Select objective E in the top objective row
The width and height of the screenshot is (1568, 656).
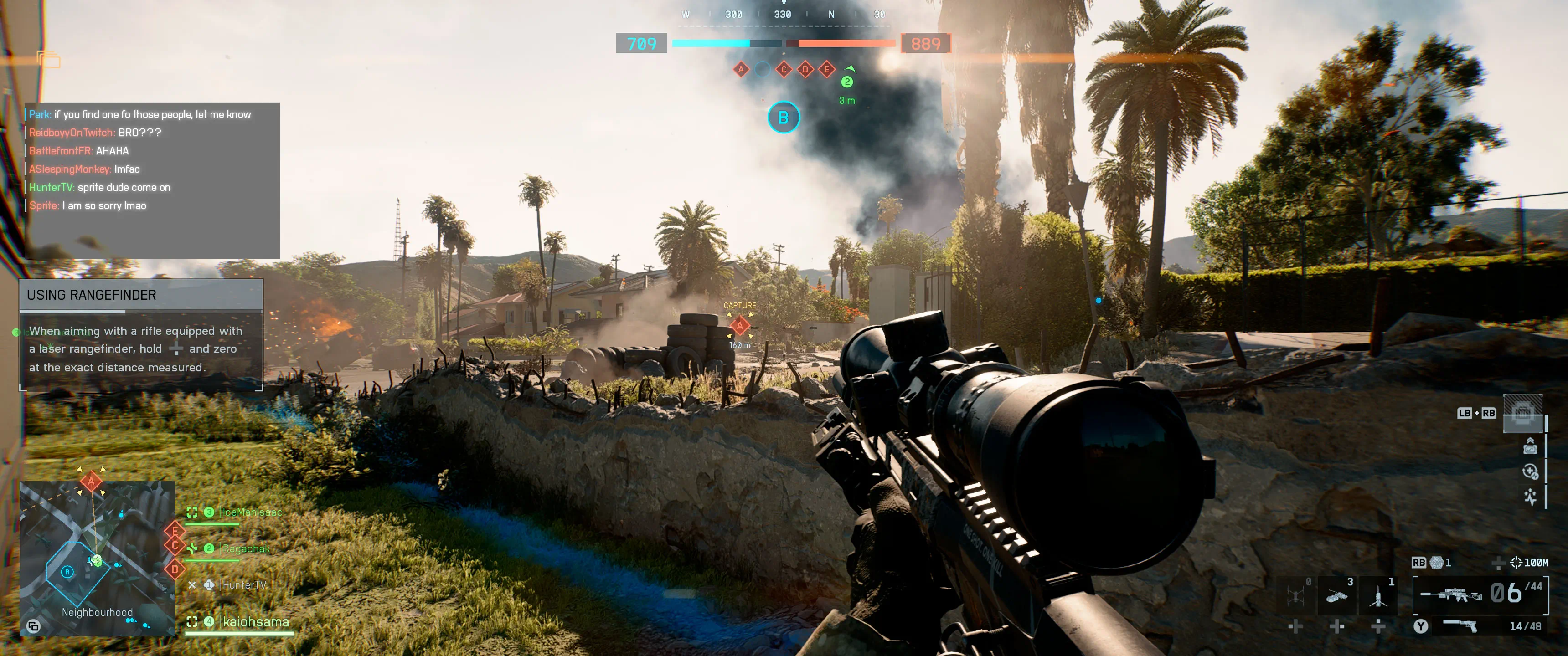pyautogui.click(x=826, y=69)
